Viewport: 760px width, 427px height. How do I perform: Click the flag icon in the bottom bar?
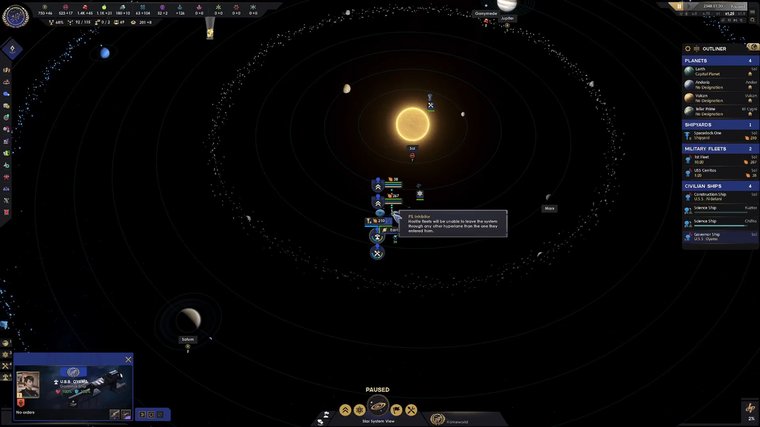pos(396,410)
